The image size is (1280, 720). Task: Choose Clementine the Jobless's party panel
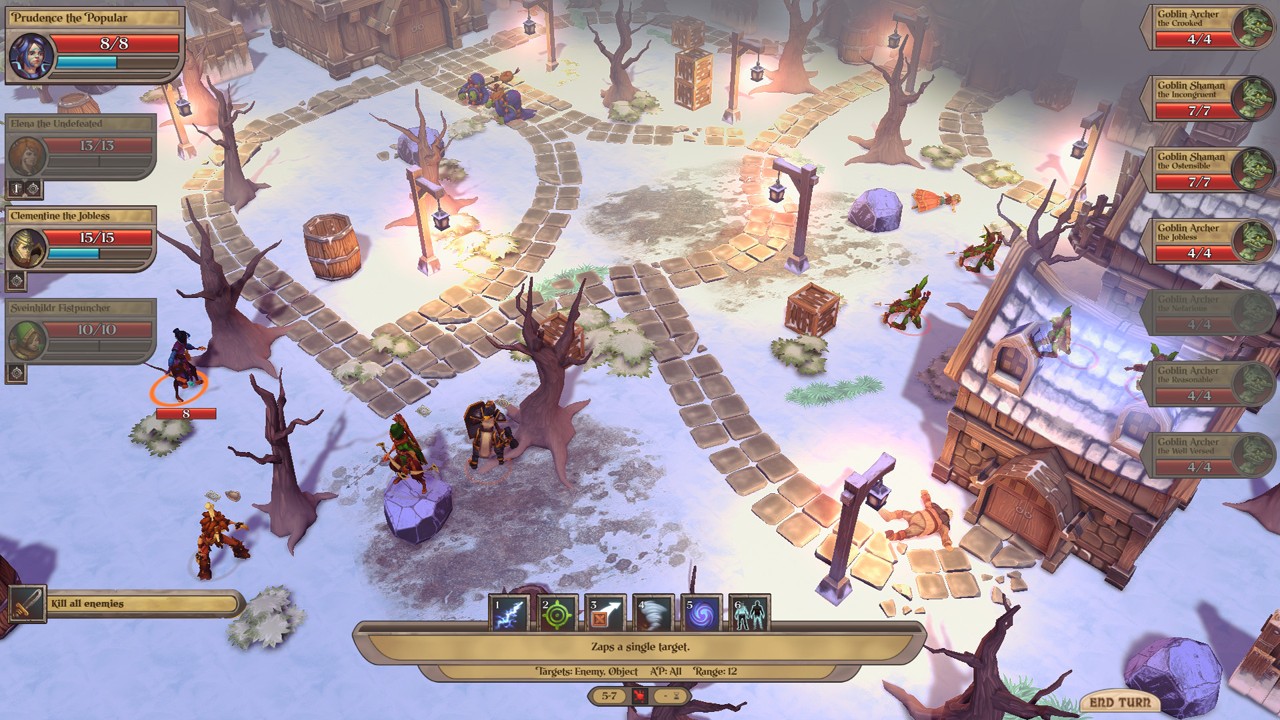(81, 238)
